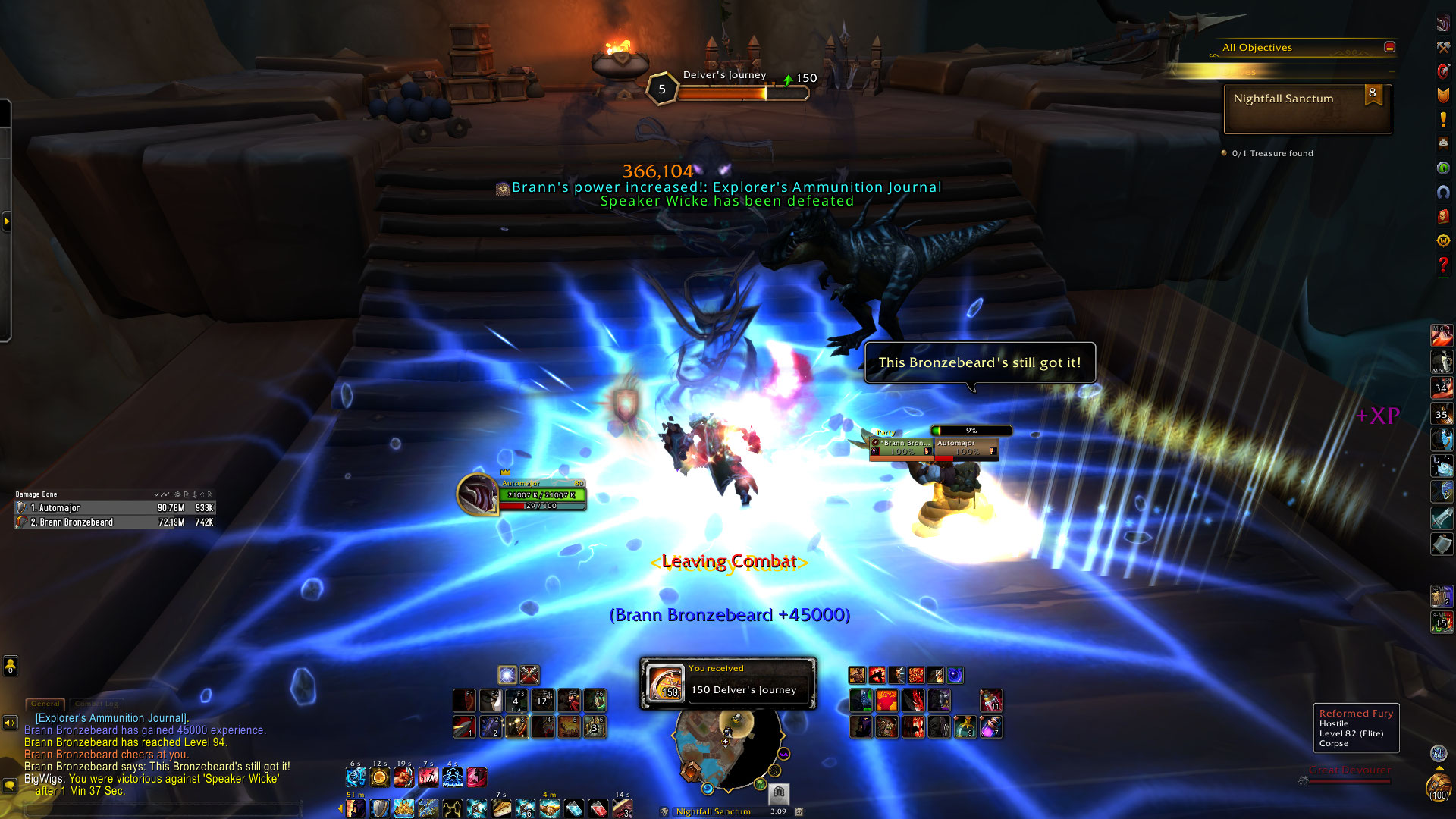Collapse the All Objectives tracker
The image size is (1456, 819).
[x=1389, y=47]
